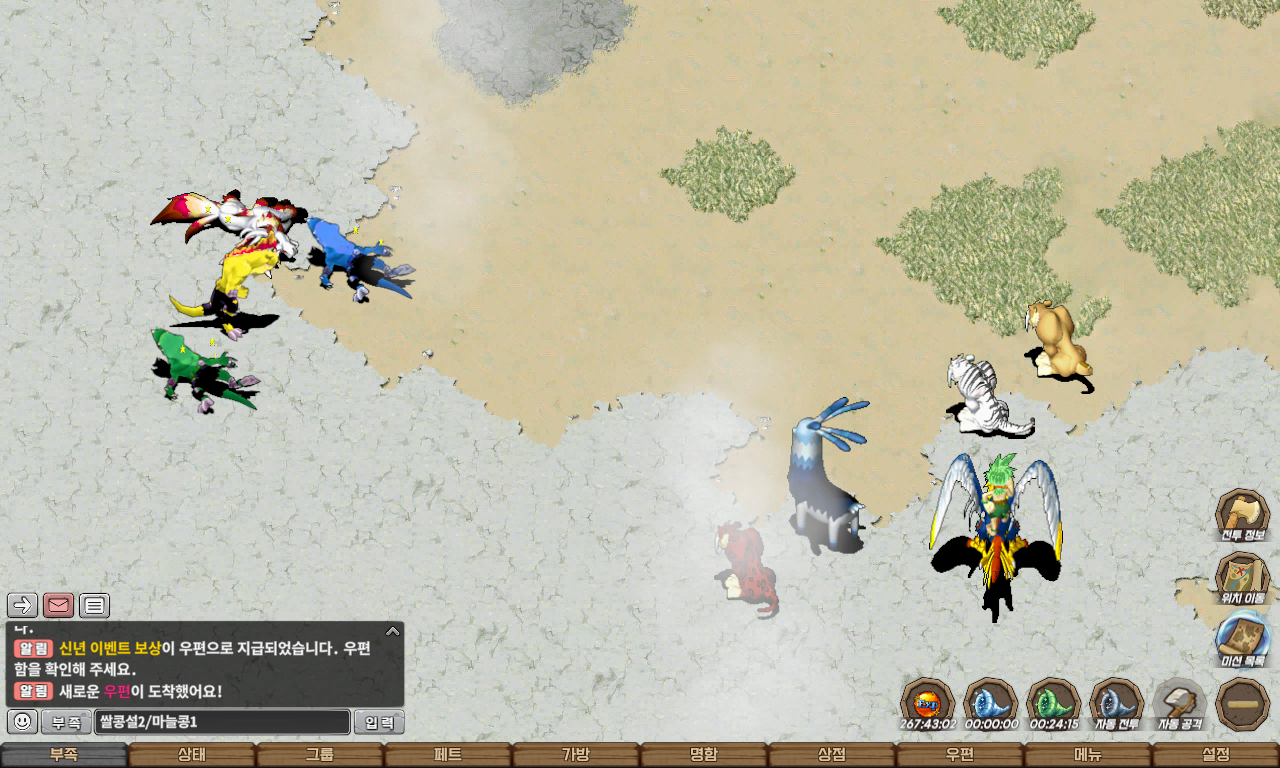
Task: Show the 페트 (Pet) menu
Action: point(448,755)
